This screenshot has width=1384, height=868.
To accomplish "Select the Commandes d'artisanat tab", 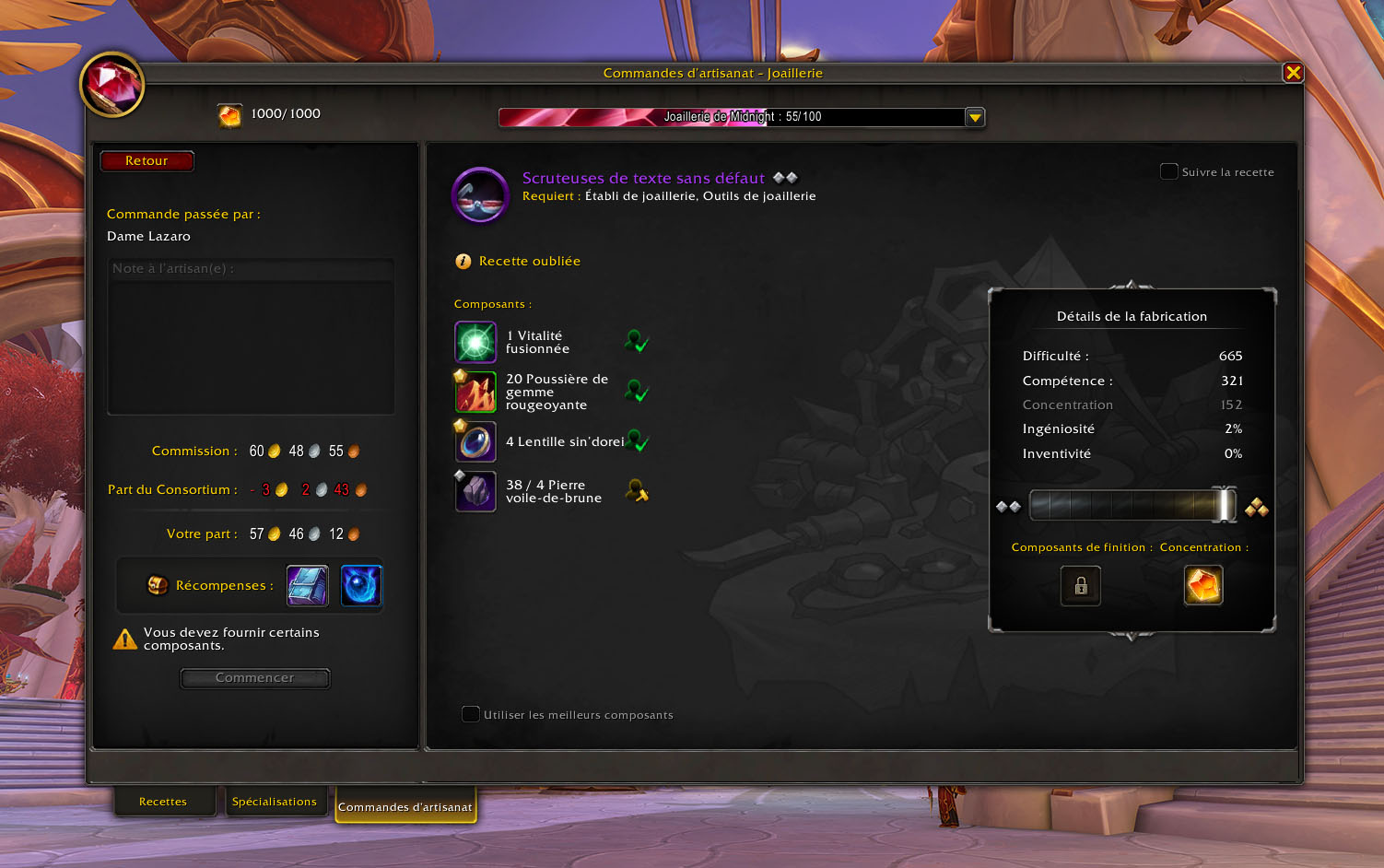I will point(405,806).
